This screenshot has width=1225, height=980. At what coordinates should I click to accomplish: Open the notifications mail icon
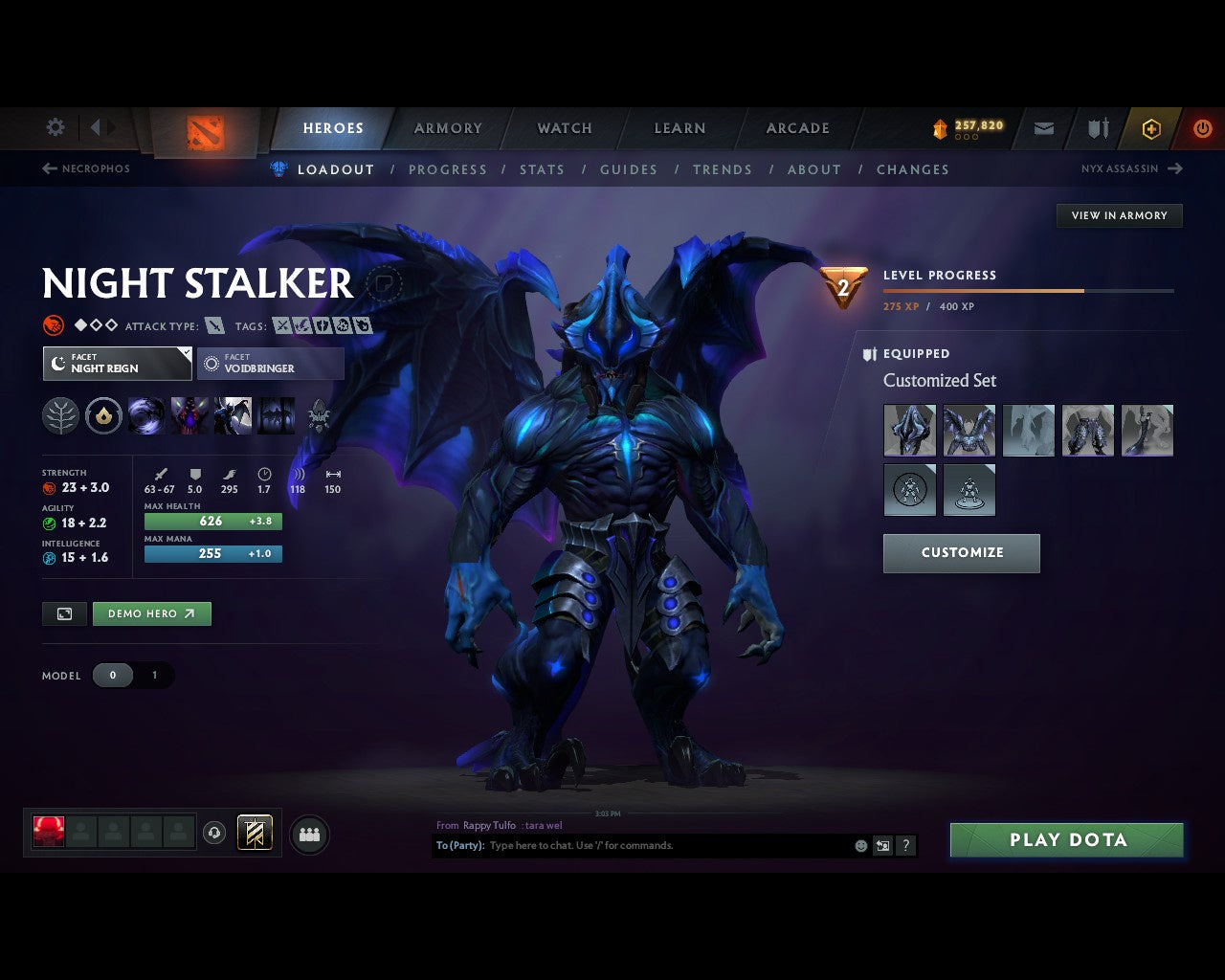tap(1043, 127)
